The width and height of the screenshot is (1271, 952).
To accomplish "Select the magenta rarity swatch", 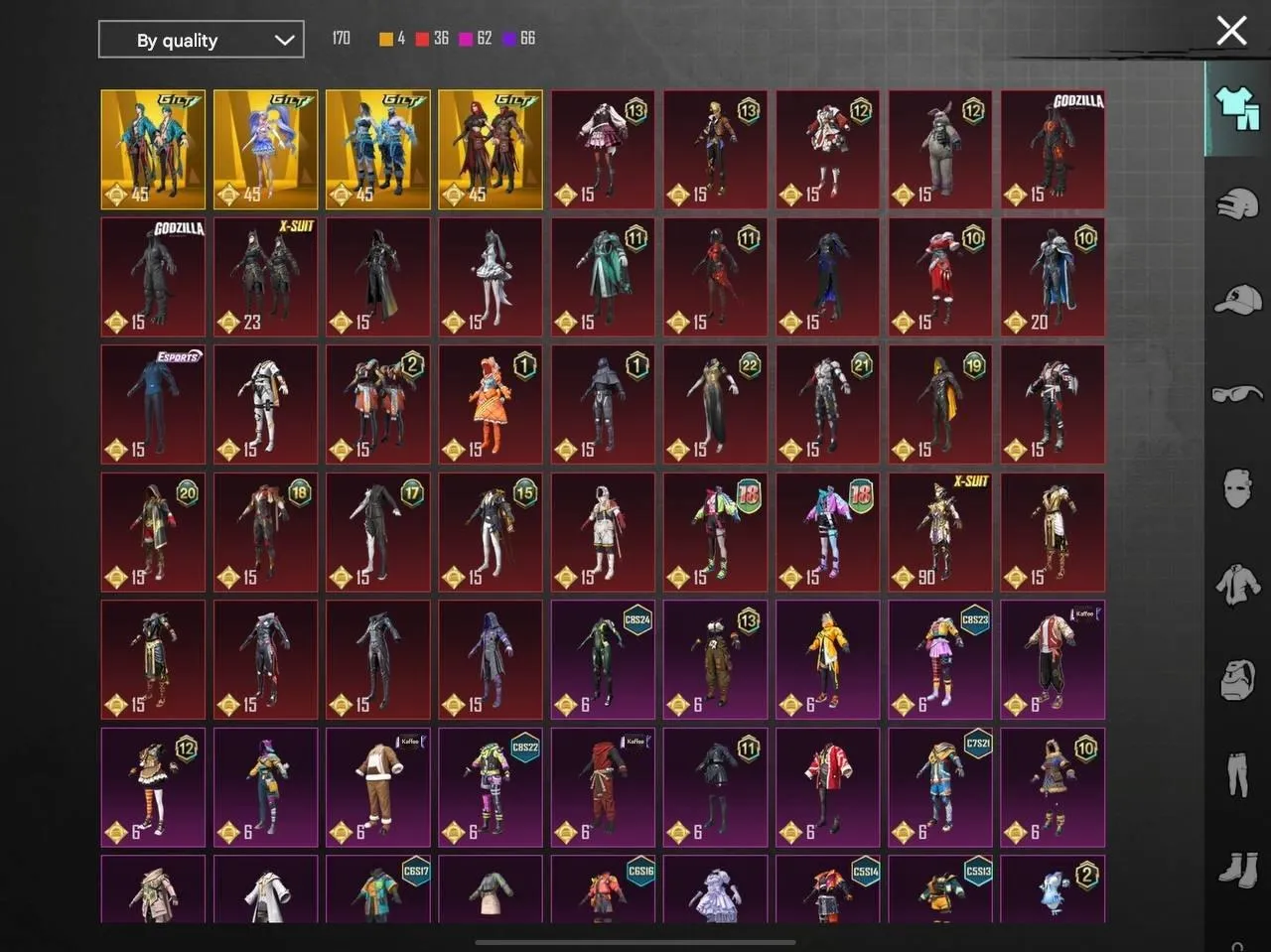I will click(467, 39).
